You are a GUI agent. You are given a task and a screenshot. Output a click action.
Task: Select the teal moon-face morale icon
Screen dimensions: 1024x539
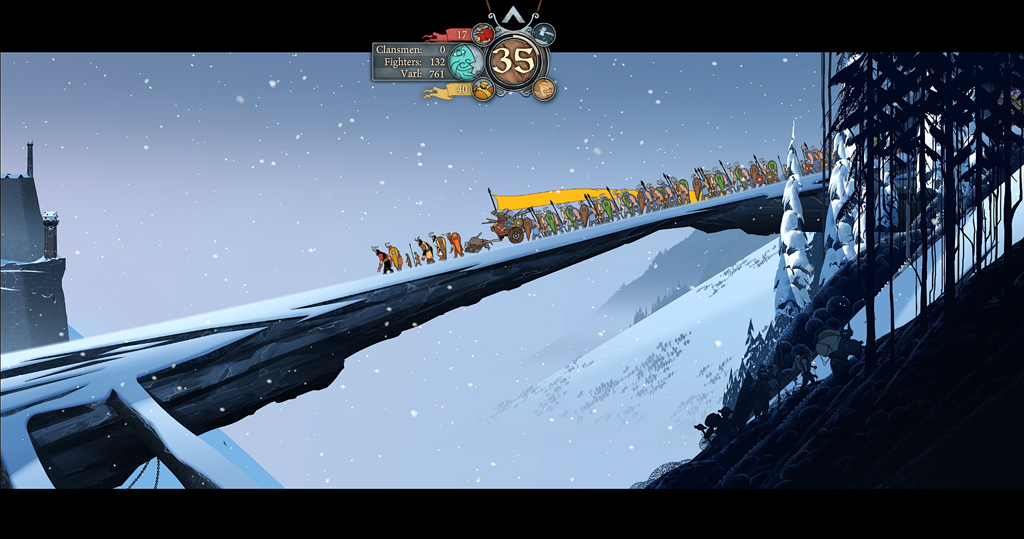point(465,63)
